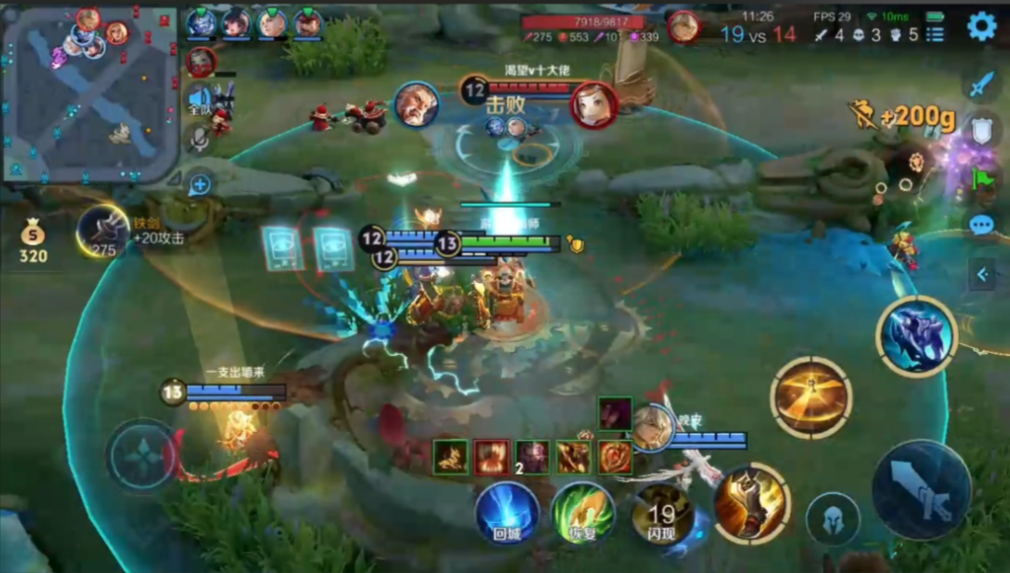
Task: Activate the 恢复 heal spell
Action: point(582,512)
